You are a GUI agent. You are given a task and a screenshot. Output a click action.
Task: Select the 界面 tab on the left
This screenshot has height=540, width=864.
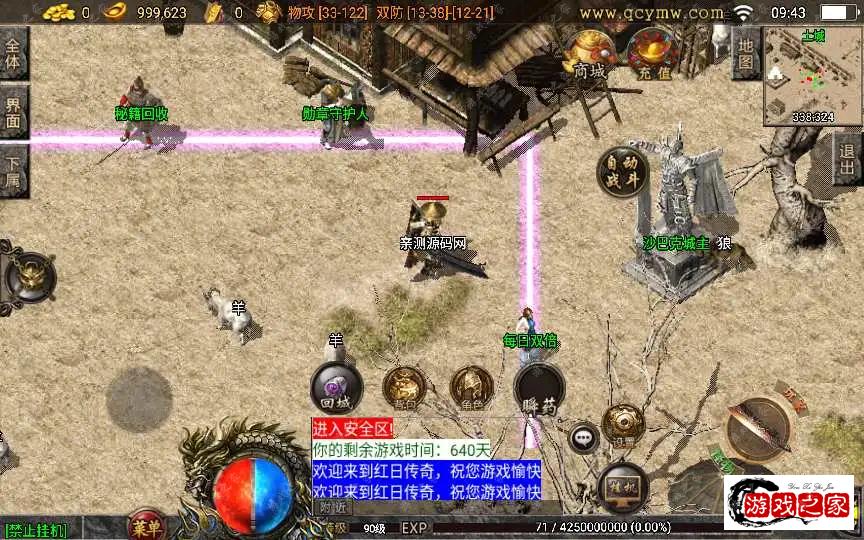[13, 111]
